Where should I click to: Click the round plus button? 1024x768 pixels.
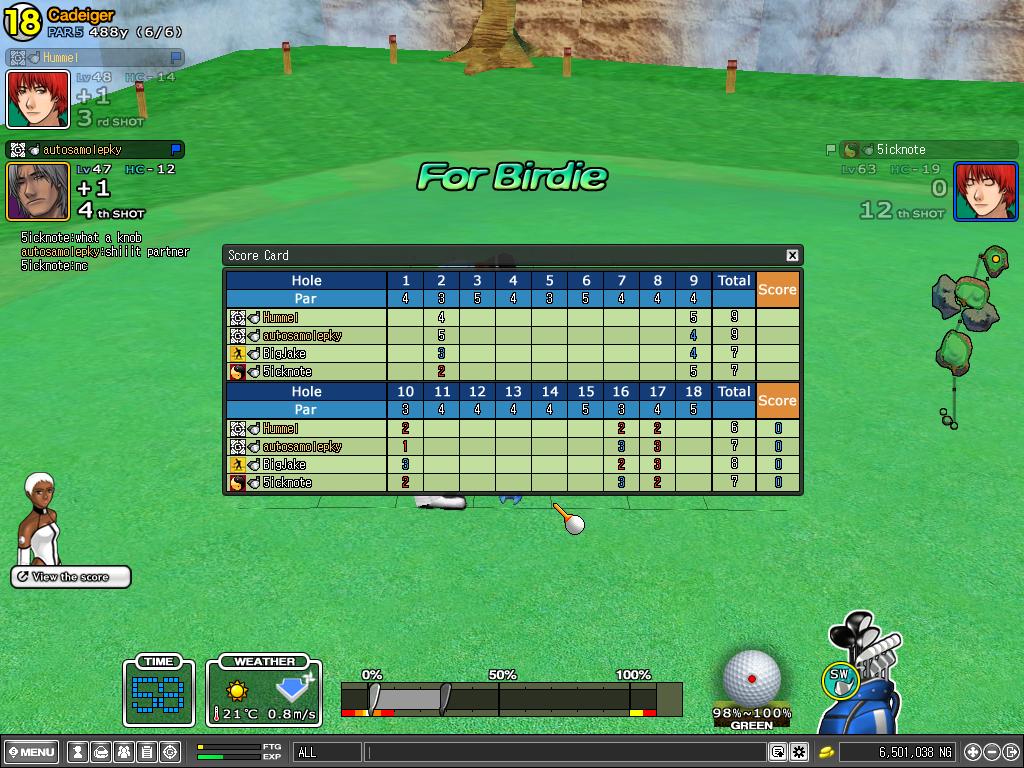pyautogui.click(x=972, y=752)
